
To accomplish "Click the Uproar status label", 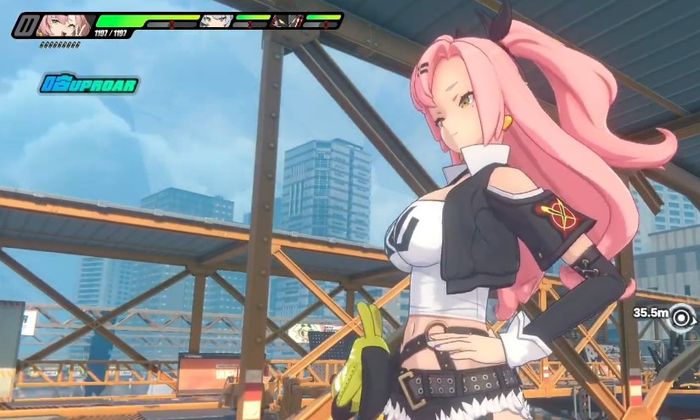I will [89, 84].
